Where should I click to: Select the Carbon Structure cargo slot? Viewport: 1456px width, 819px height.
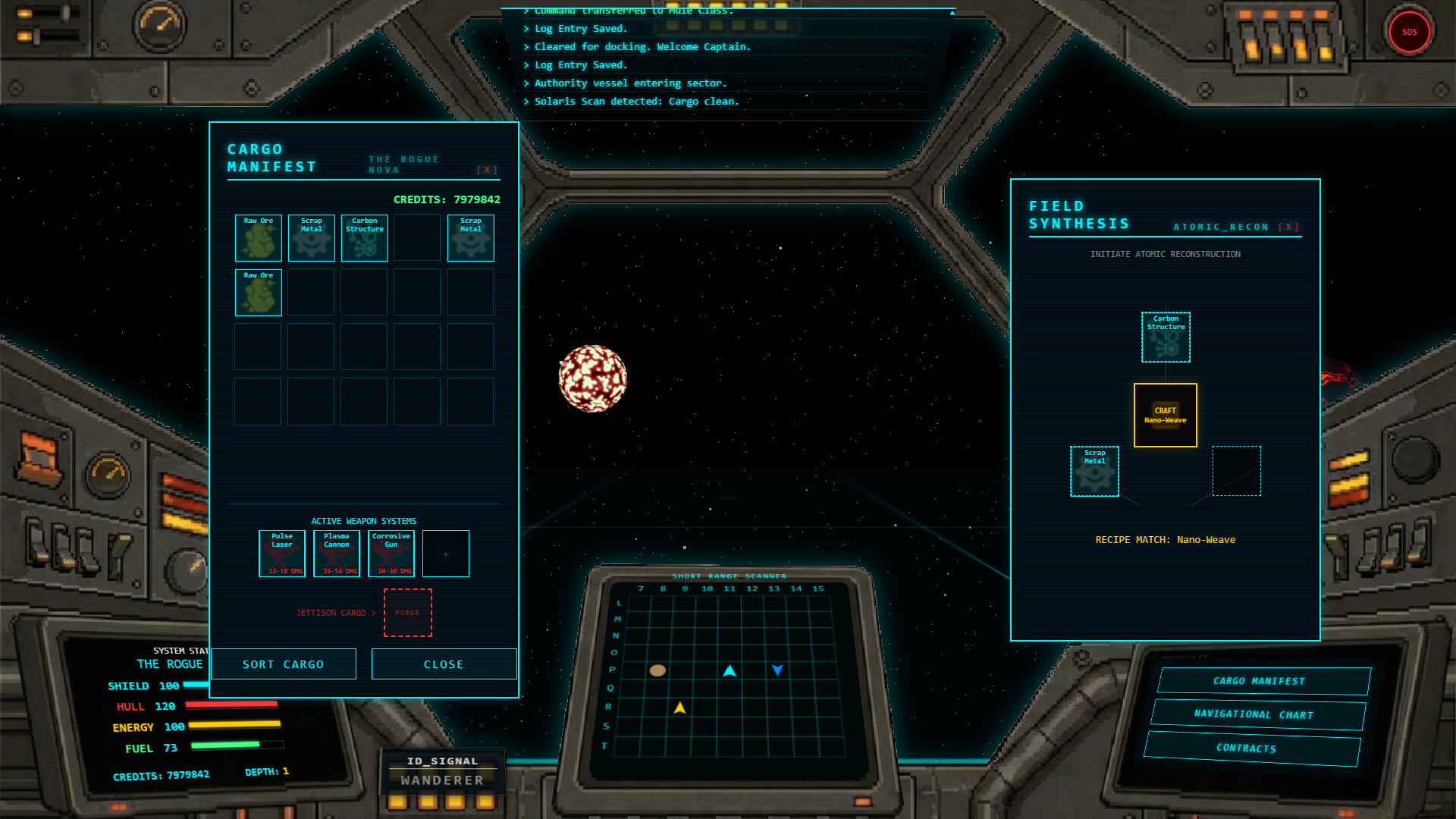point(365,238)
